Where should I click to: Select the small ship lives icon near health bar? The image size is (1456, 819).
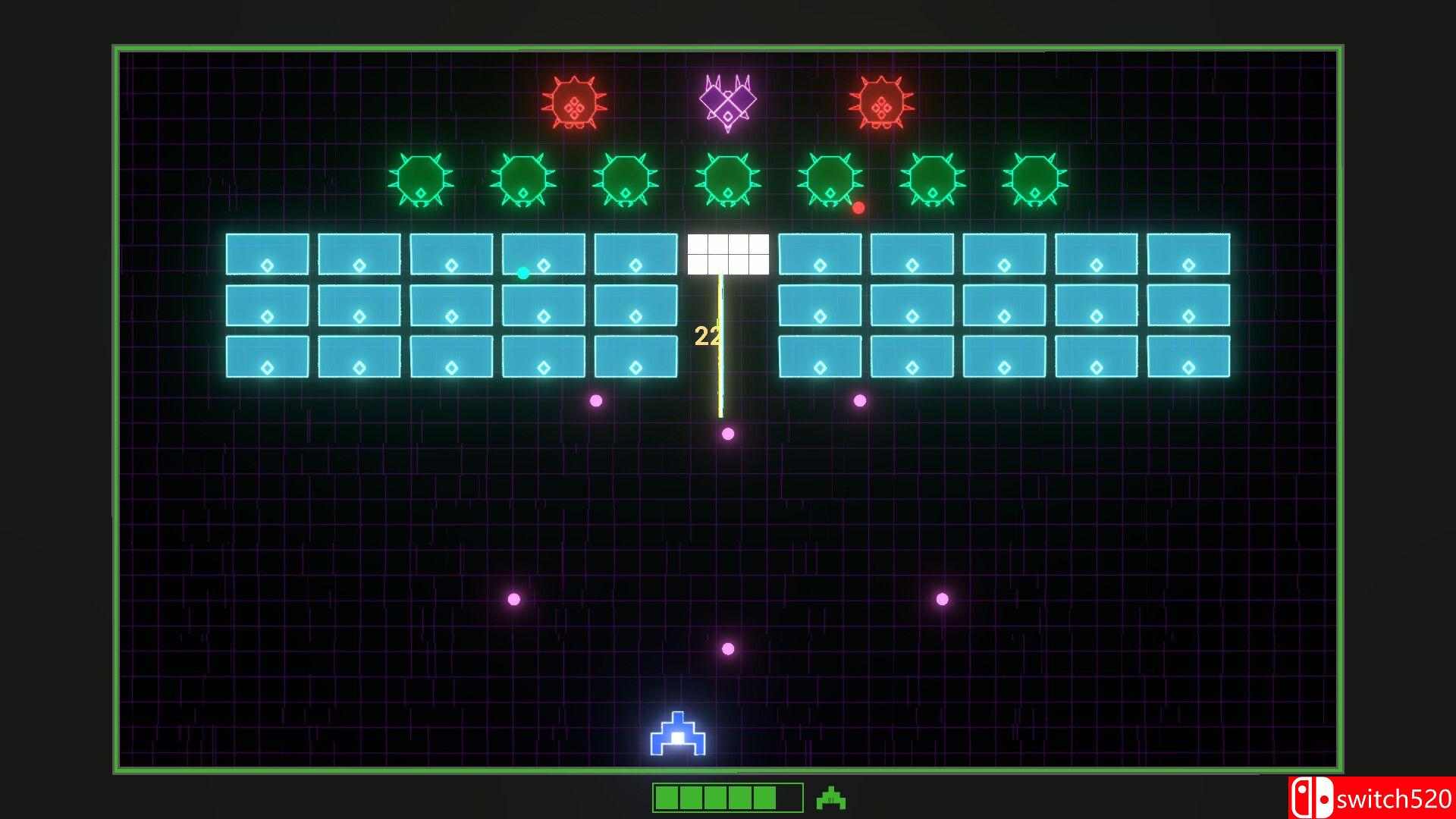coord(831,798)
